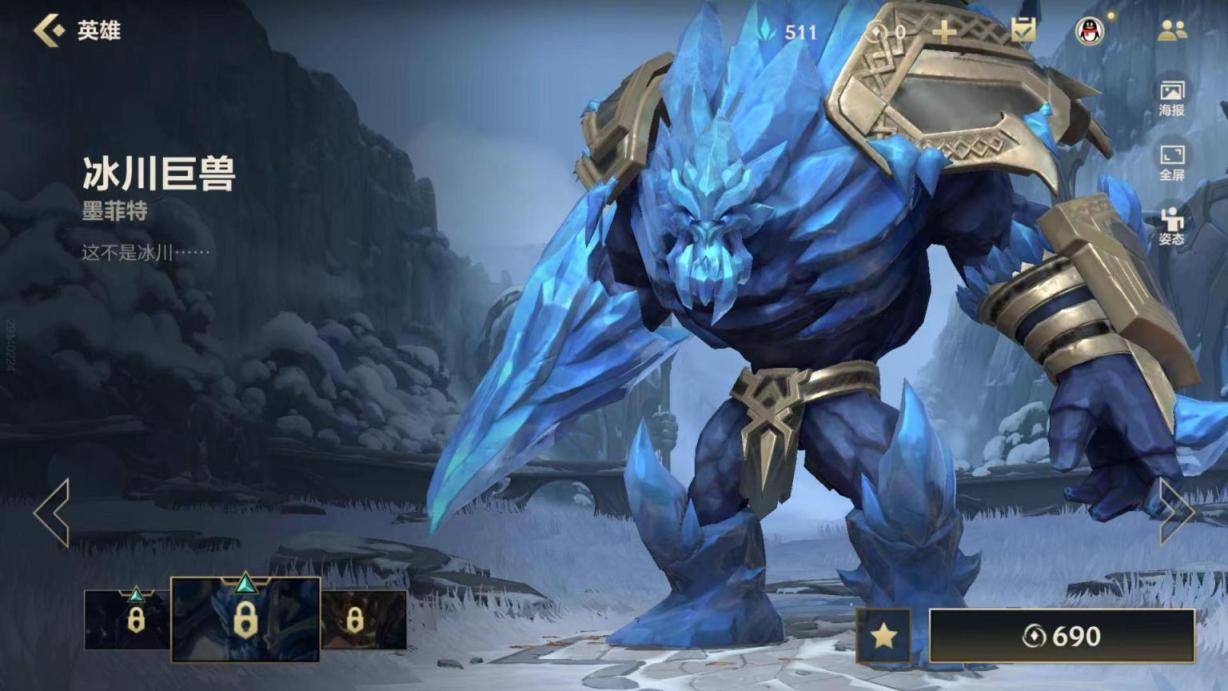Open the 姿态 pose option
This screenshot has width=1228, height=691.
coord(1172,227)
